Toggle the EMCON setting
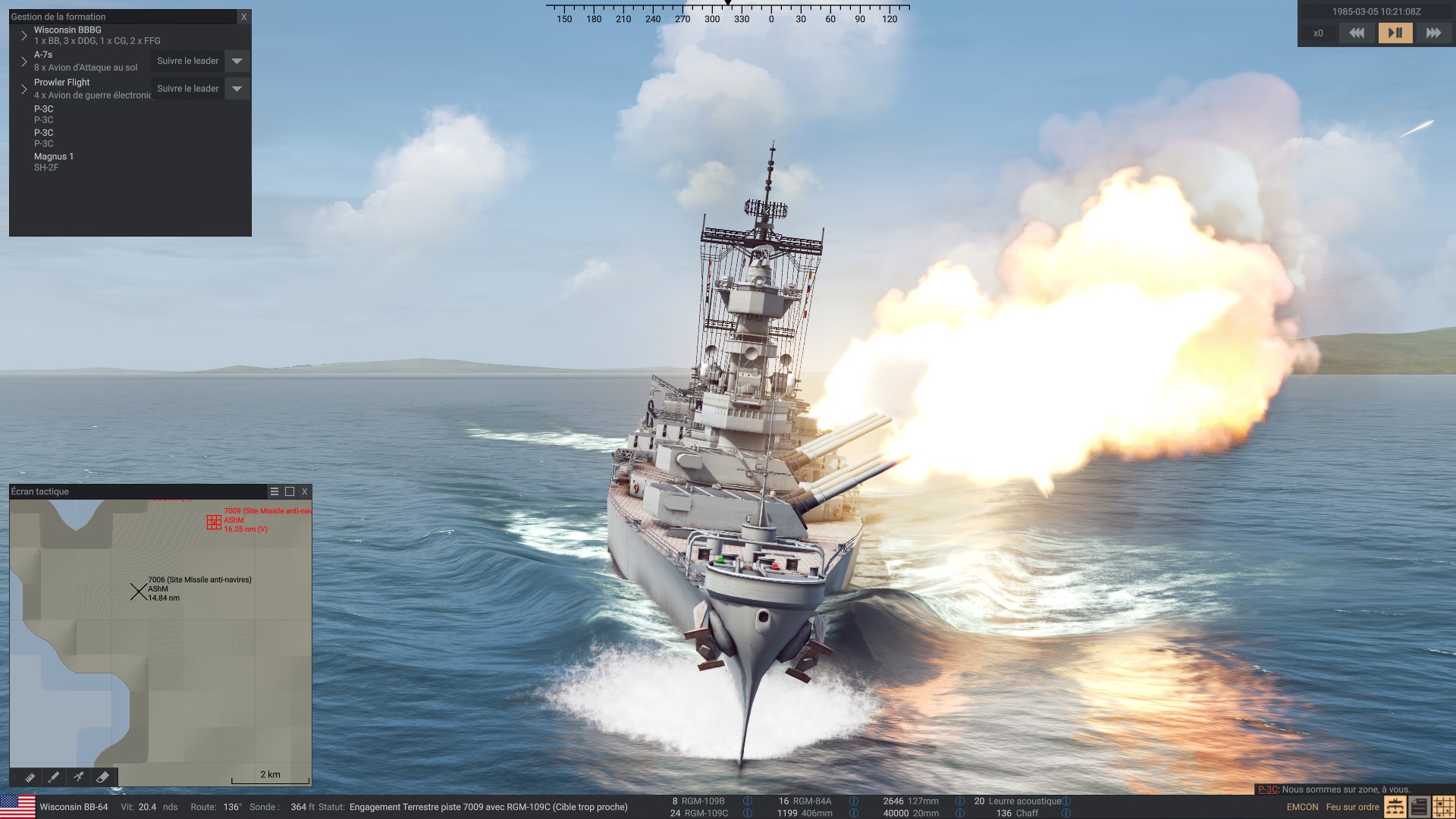This screenshot has width=1456, height=819. click(x=1302, y=807)
